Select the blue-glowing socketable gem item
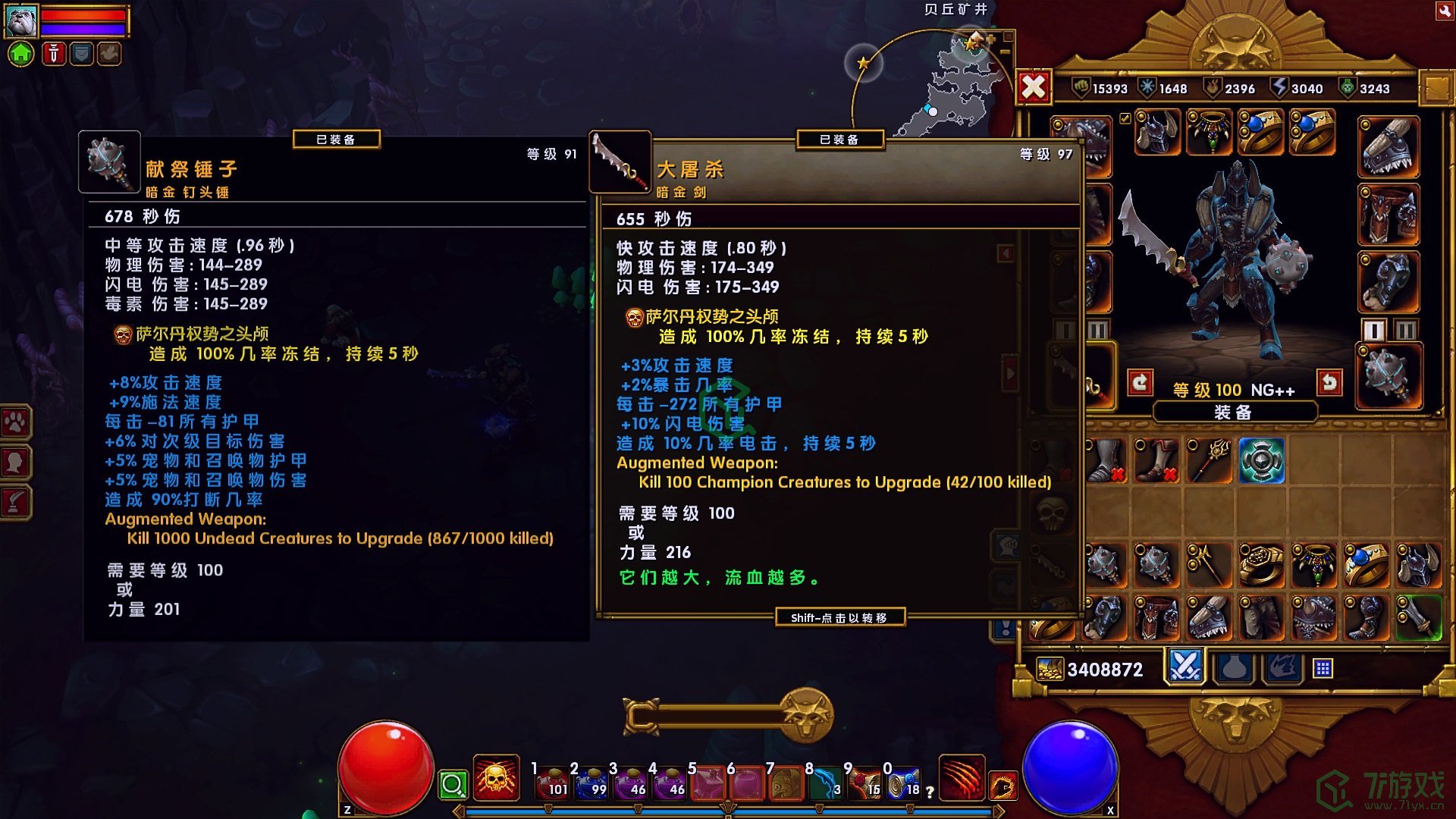This screenshot has height=819, width=1456. pyautogui.click(x=1261, y=460)
